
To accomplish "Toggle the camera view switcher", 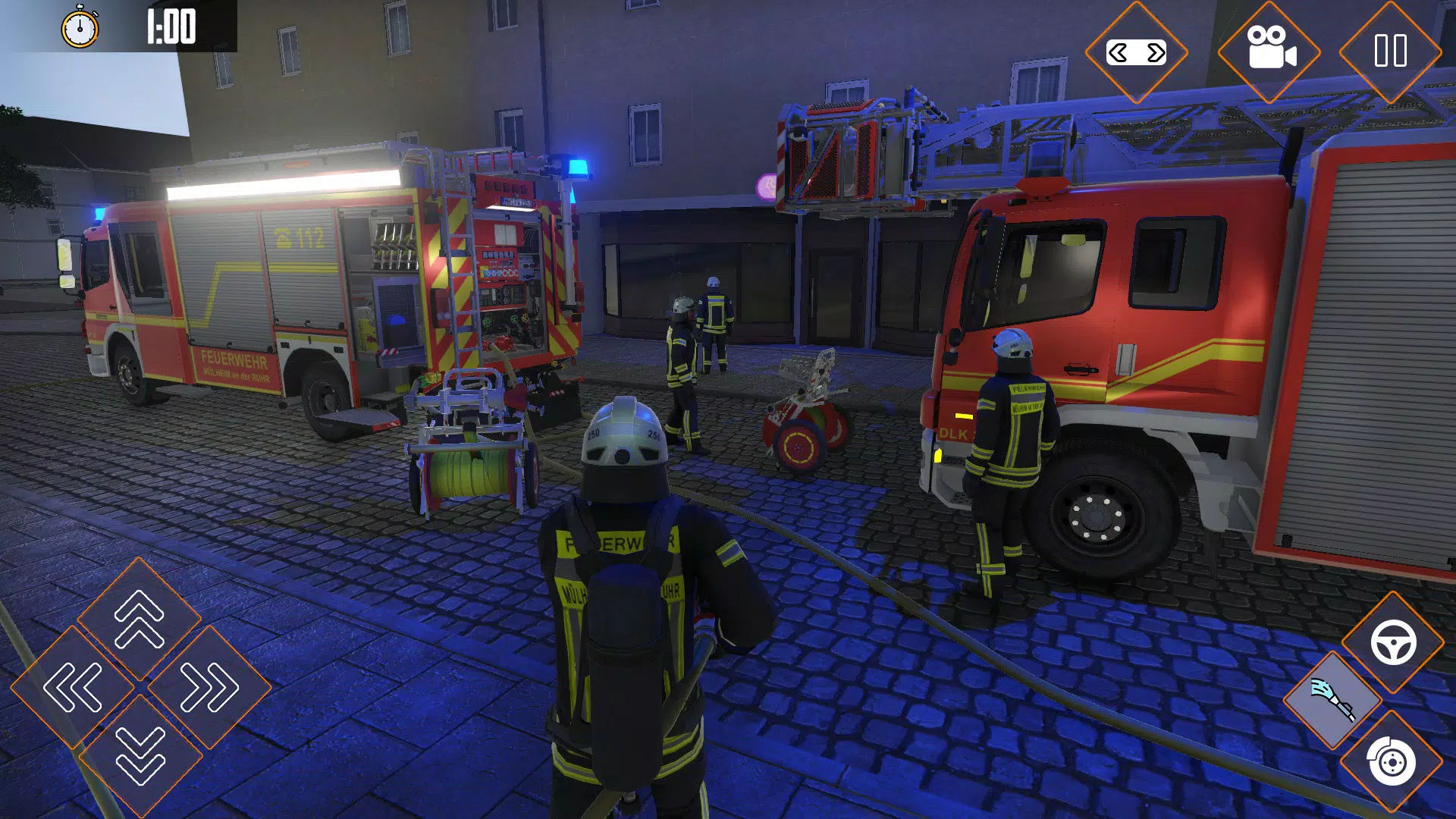I will tap(1137, 53).
